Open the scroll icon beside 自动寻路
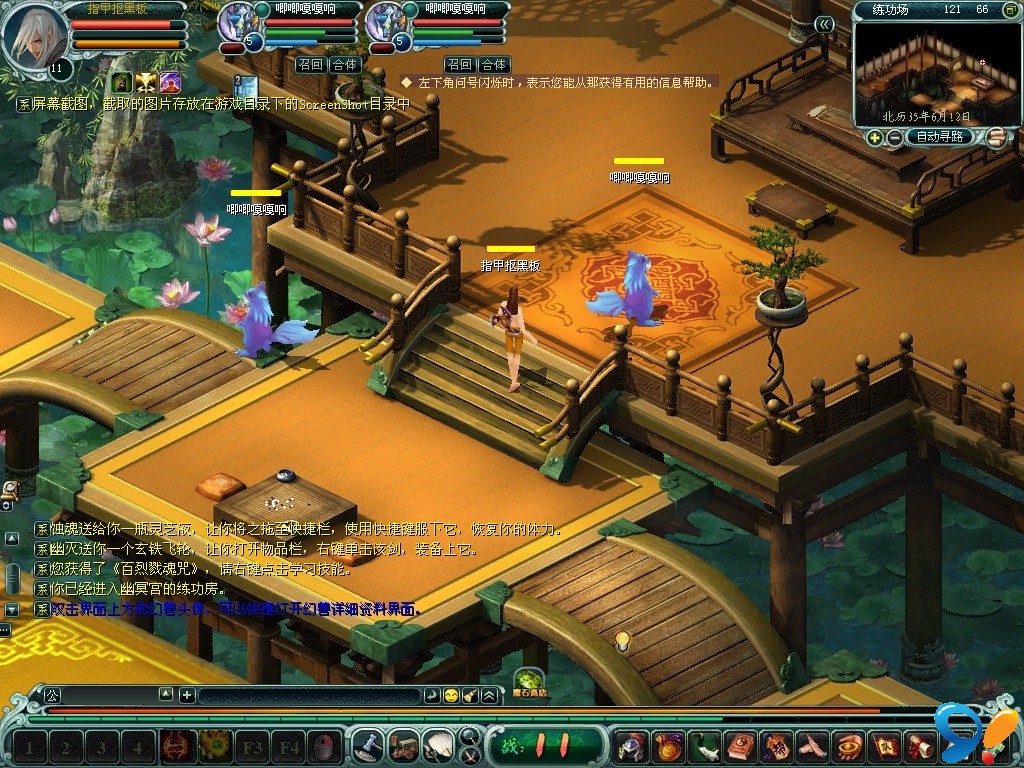Image resolution: width=1024 pixels, height=768 pixels. (x=996, y=138)
